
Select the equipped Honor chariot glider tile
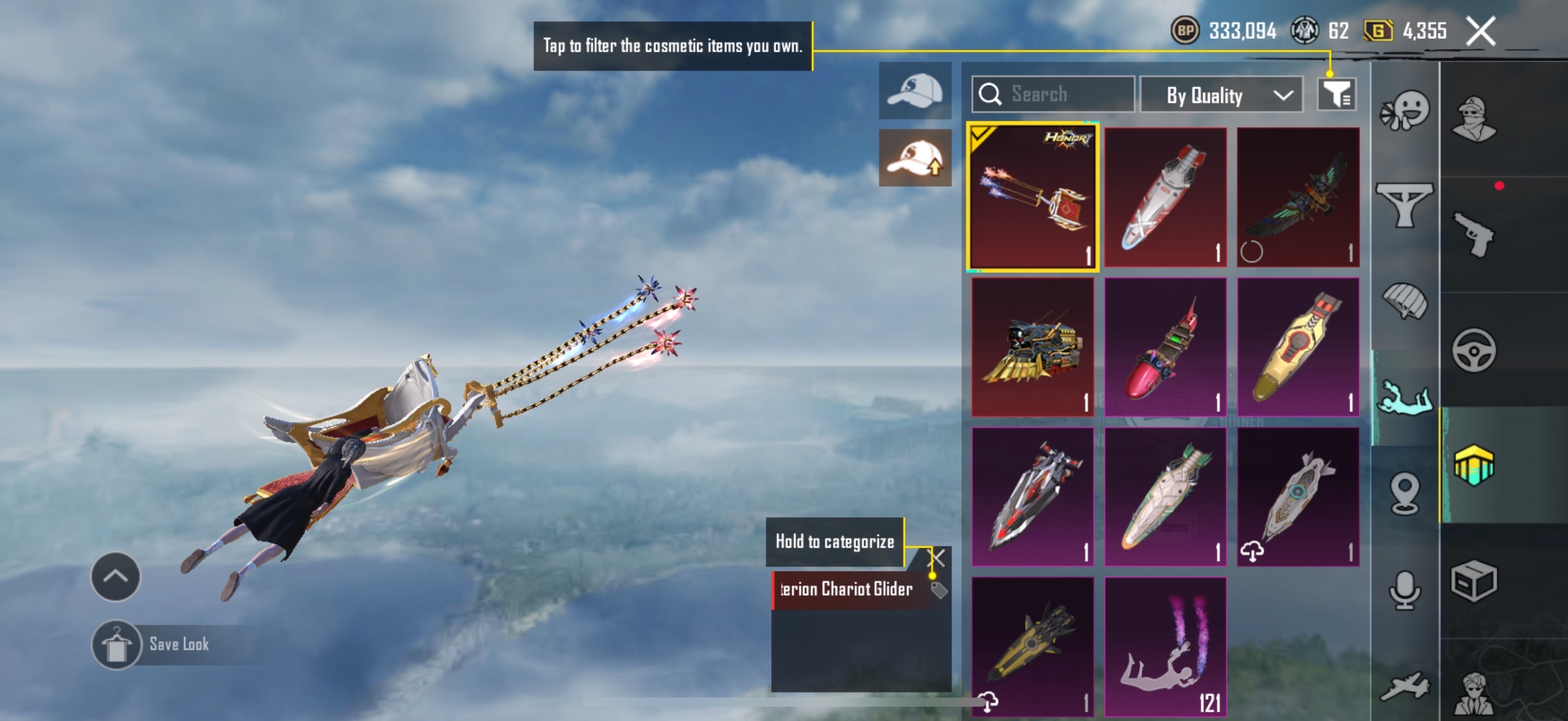coord(1032,197)
